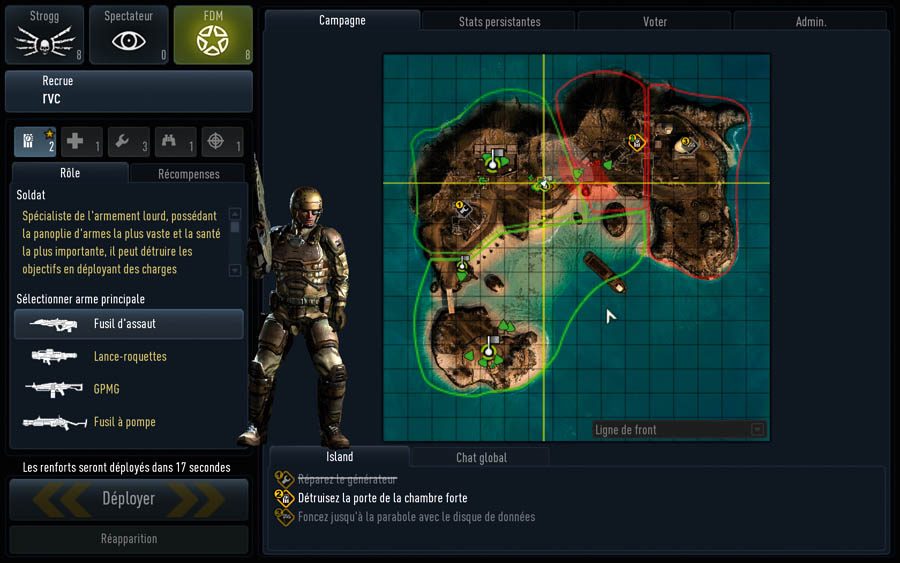Click the Déployer button
Screen dimensions: 900x563
(129, 498)
